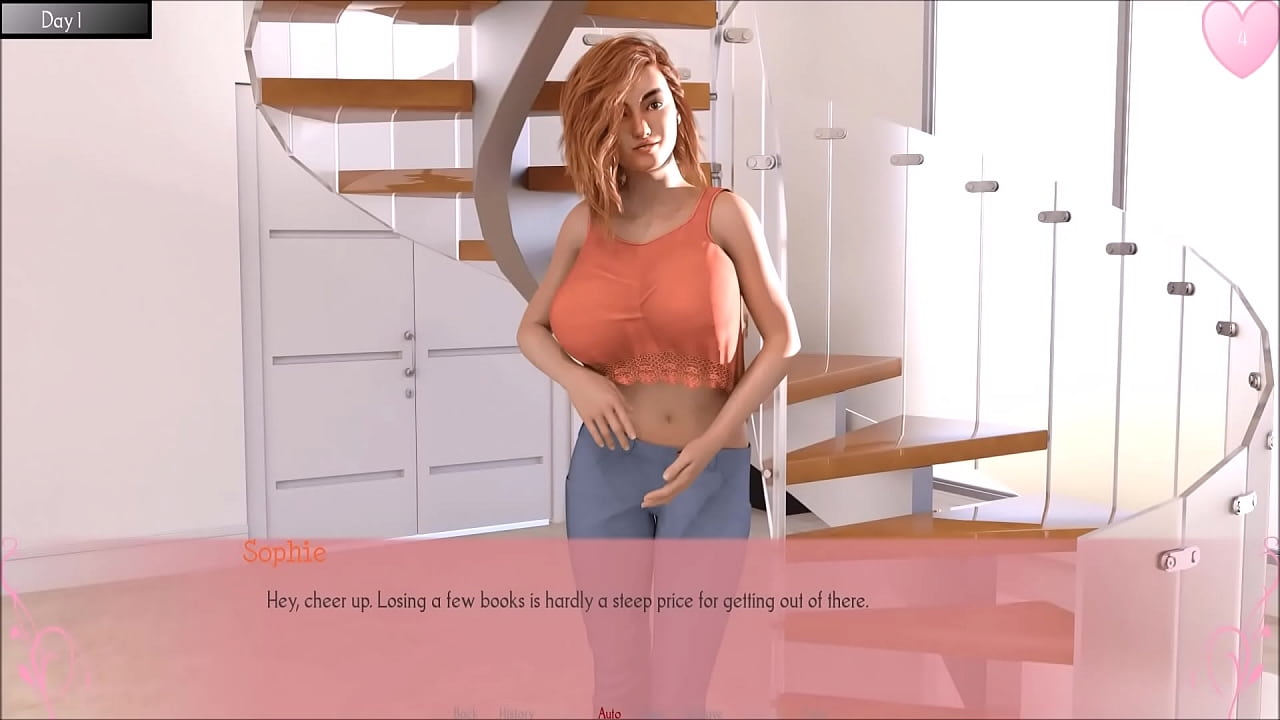Click the pink heart affection counter
Viewport: 1280px width, 720px height.
1240,40
